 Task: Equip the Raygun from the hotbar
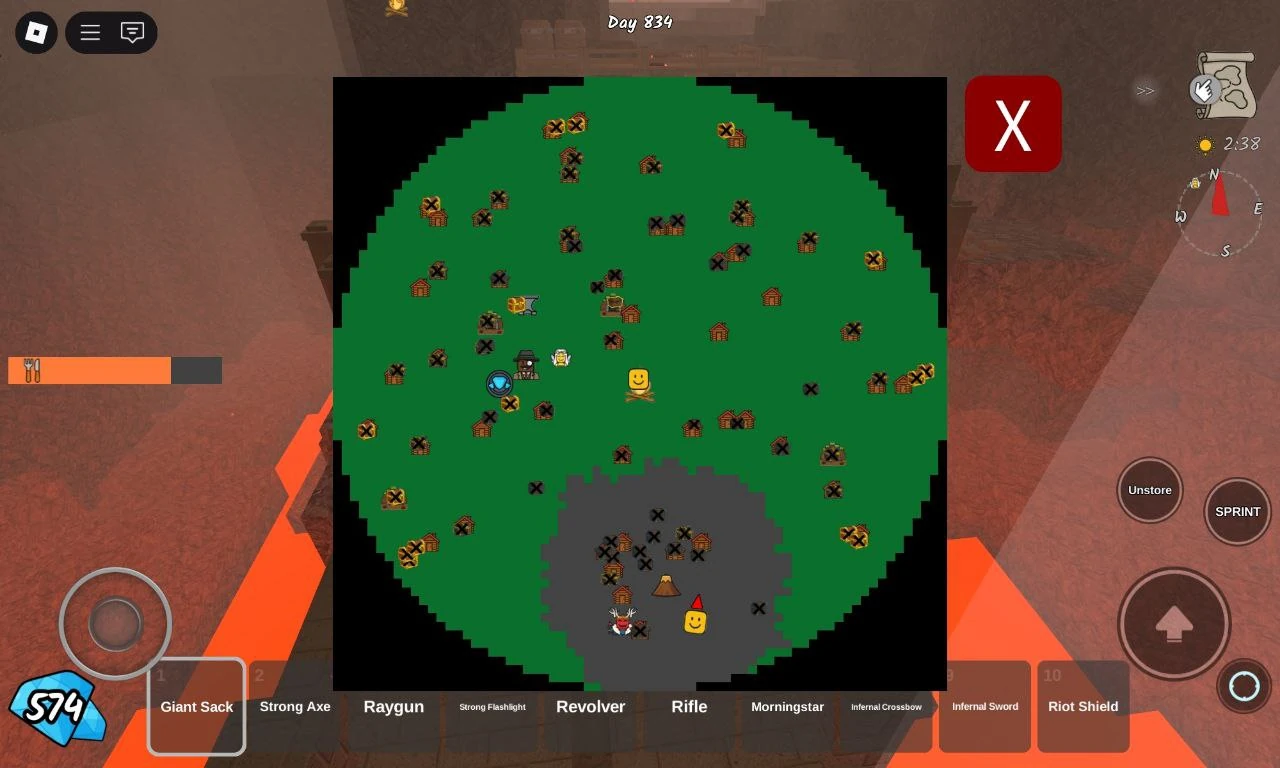coord(393,706)
